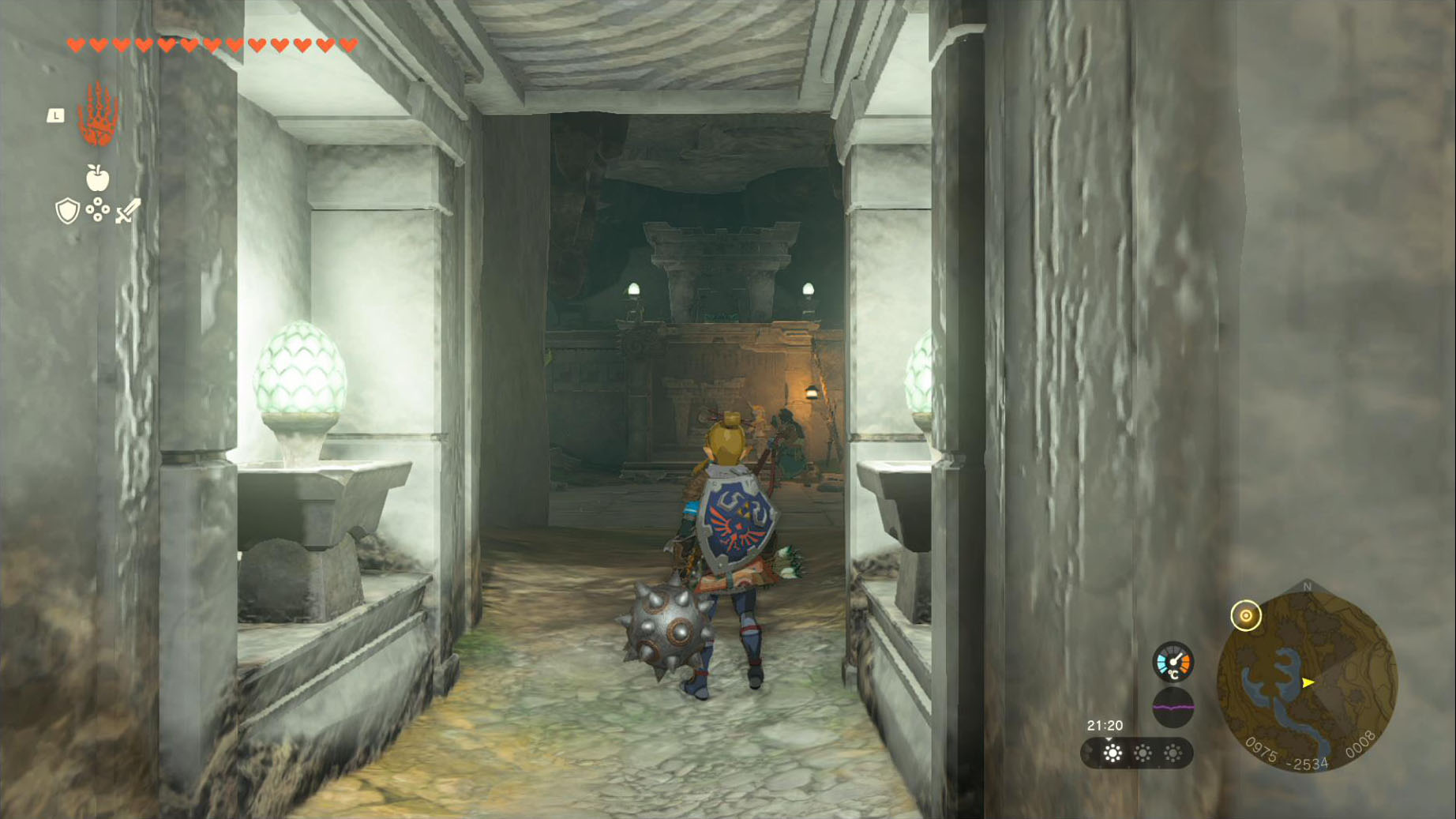This screenshot has height=819, width=1456.
Task: Activate the red hand ability icon
Action: pos(98,115)
